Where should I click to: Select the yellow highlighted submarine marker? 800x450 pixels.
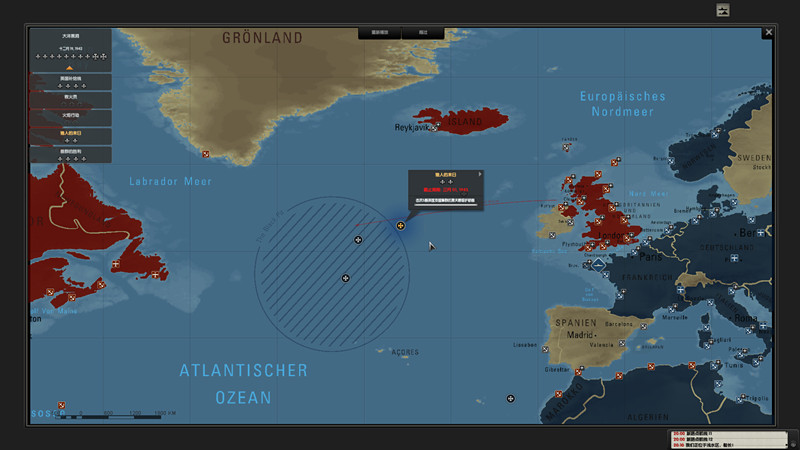pyautogui.click(x=400, y=226)
